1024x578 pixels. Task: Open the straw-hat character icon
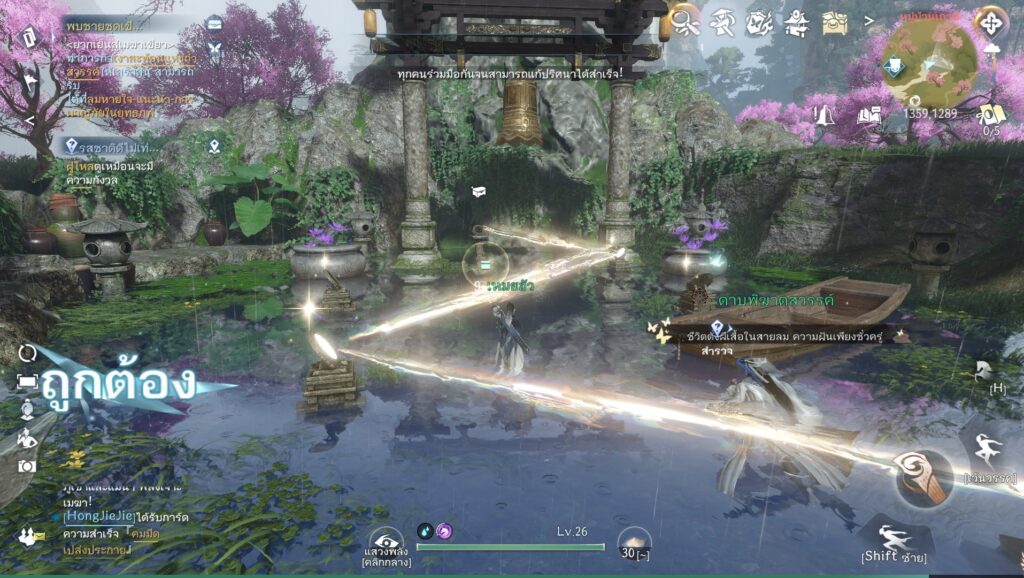722,21
